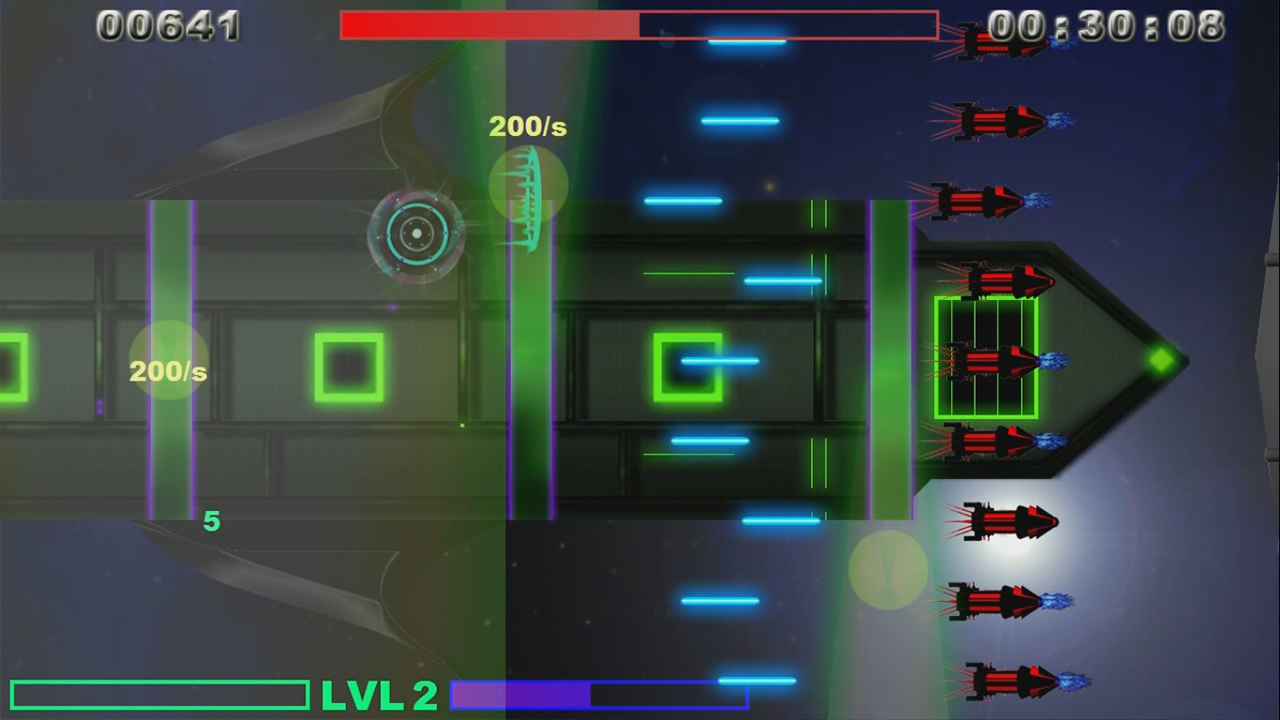Click the red health bar at top
Image resolution: width=1280 pixels, height=720 pixels.
click(490, 25)
